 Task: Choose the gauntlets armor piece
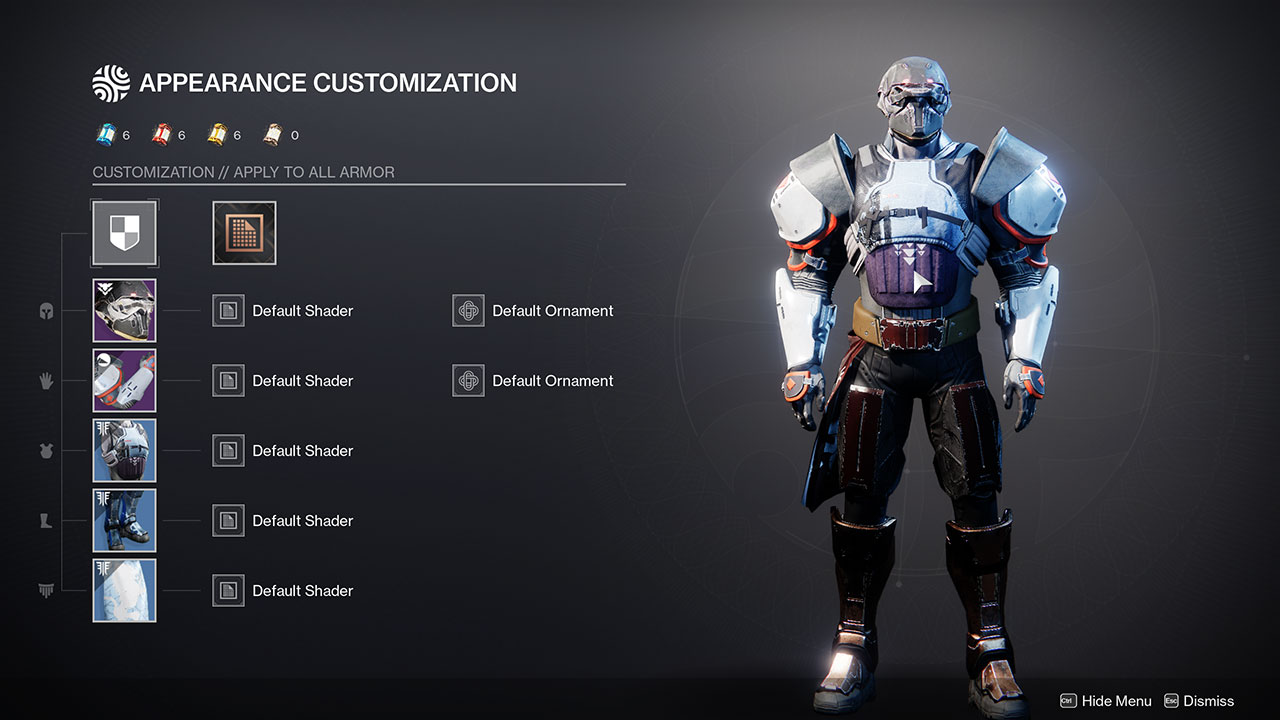pos(125,381)
